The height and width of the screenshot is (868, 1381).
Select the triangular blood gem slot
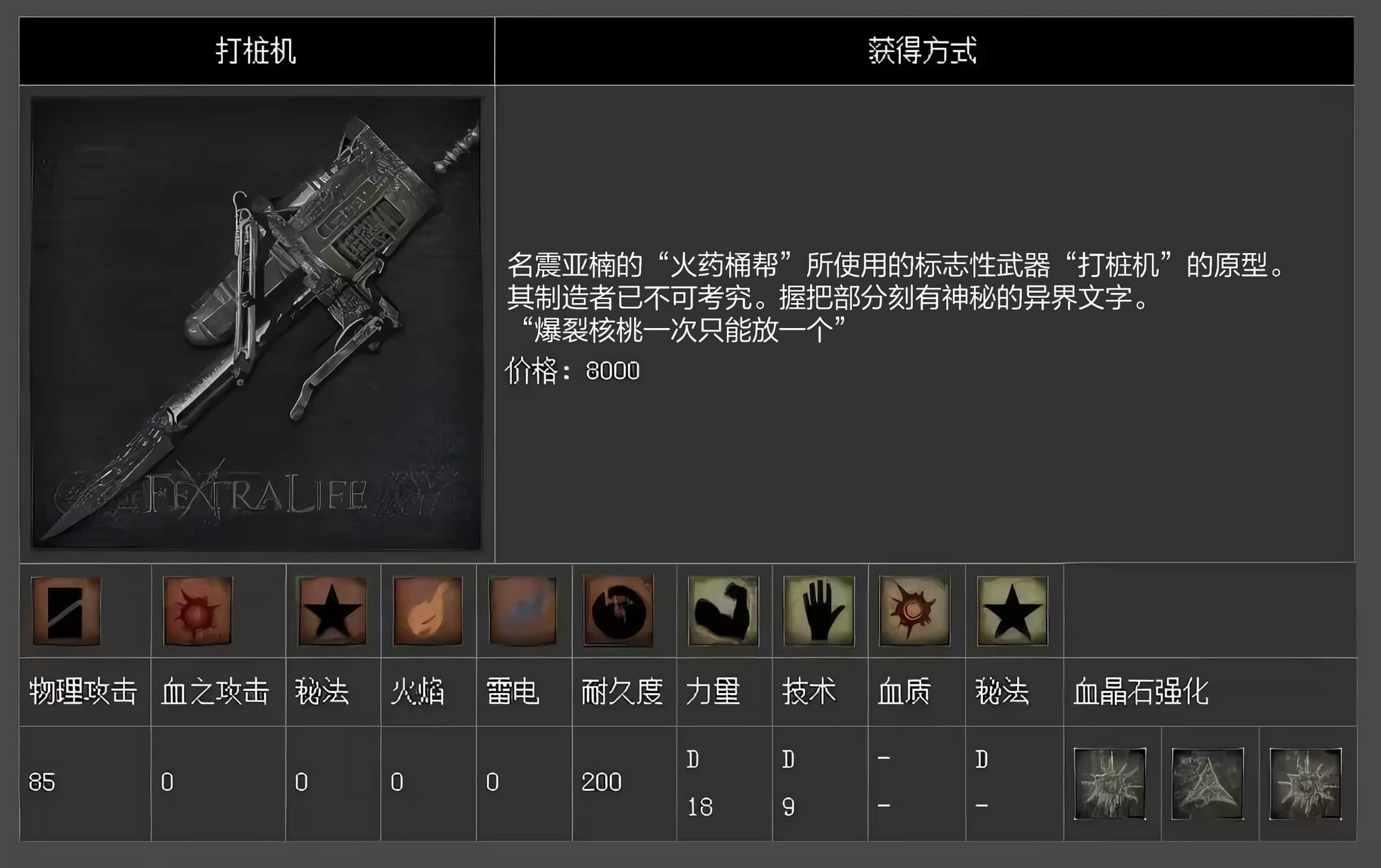[x=1207, y=784]
